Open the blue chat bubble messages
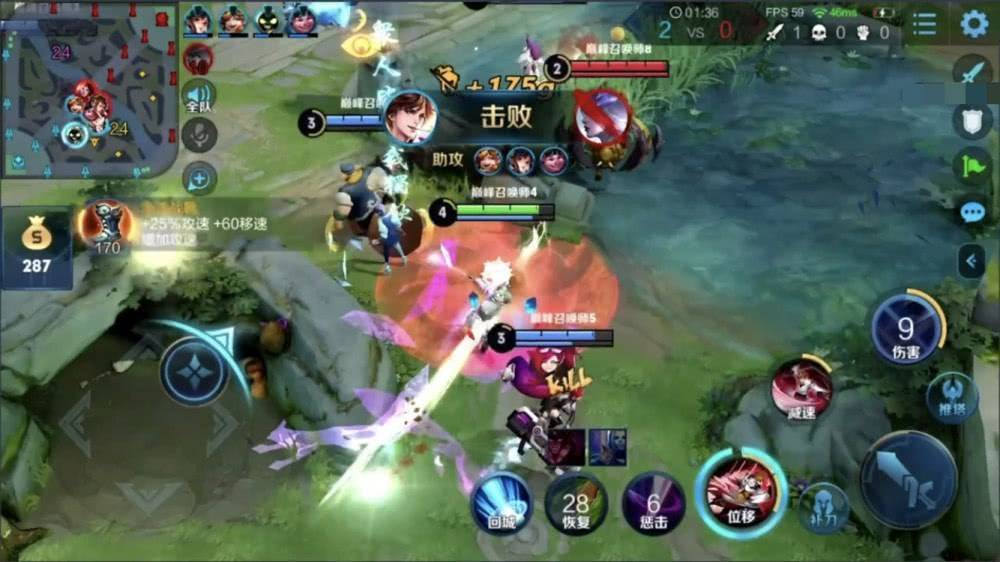Image resolution: width=1000 pixels, height=562 pixels. [x=973, y=212]
